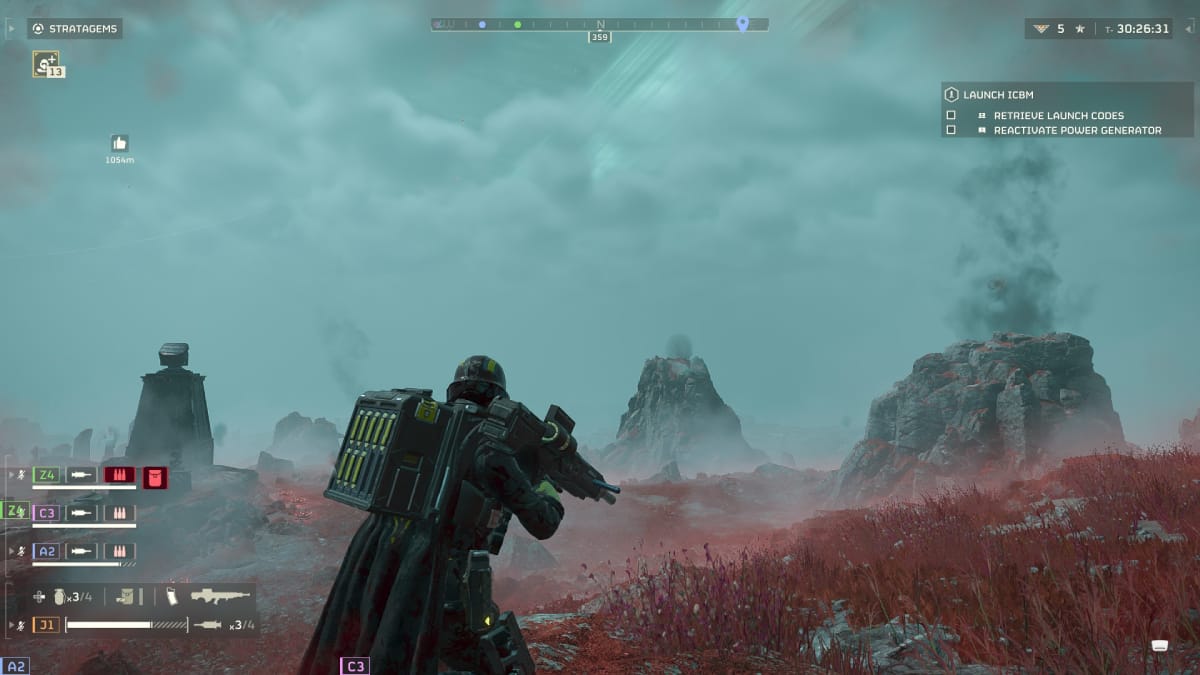
Task: Select the Retrieve Launch Codes objective
Action: click(1058, 116)
